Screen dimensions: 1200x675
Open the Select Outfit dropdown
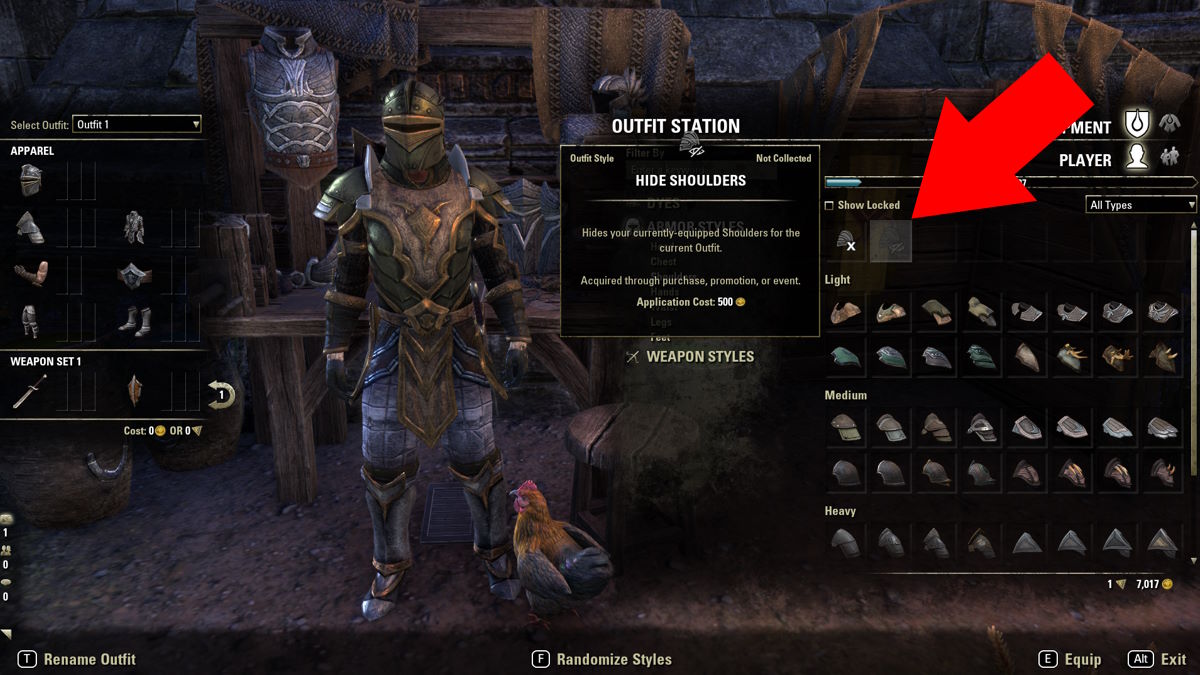pyautogui.click(x=137, y=124)
